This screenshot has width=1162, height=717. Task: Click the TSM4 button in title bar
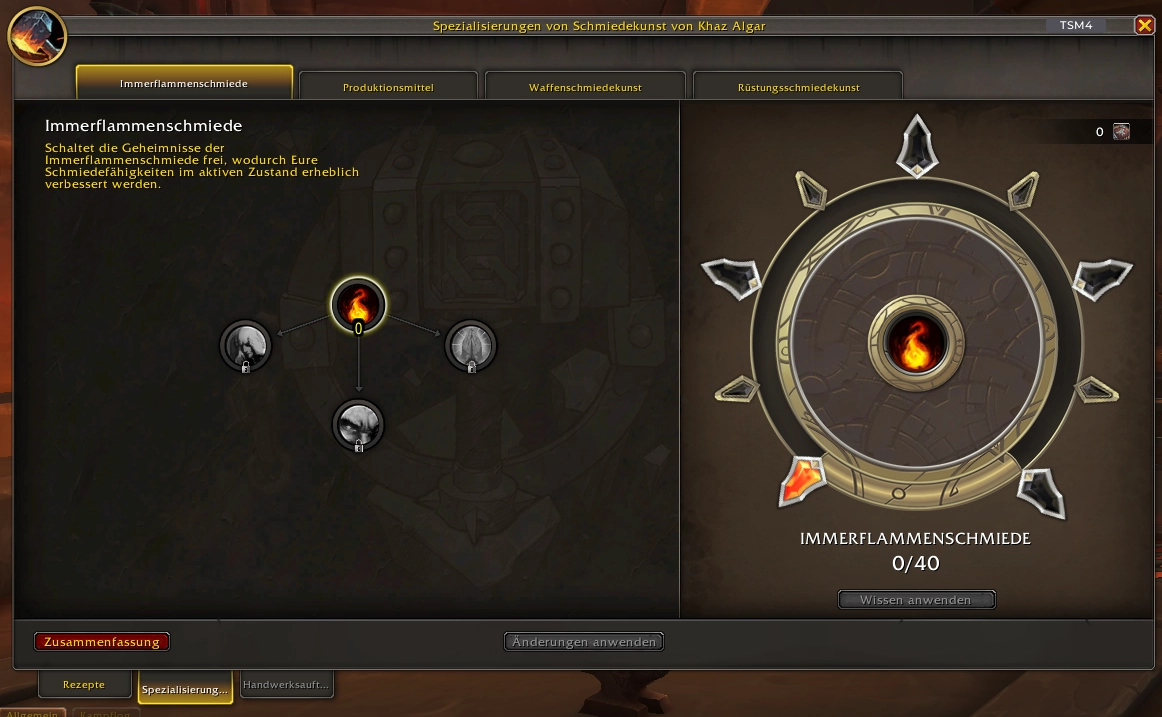point(1076,26)
